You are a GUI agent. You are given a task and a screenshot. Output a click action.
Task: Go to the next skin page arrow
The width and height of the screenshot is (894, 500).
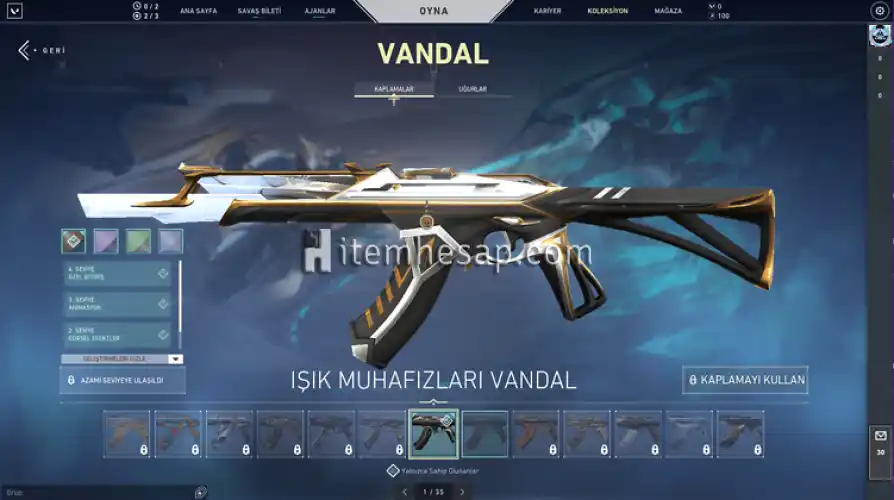[462, 492]
